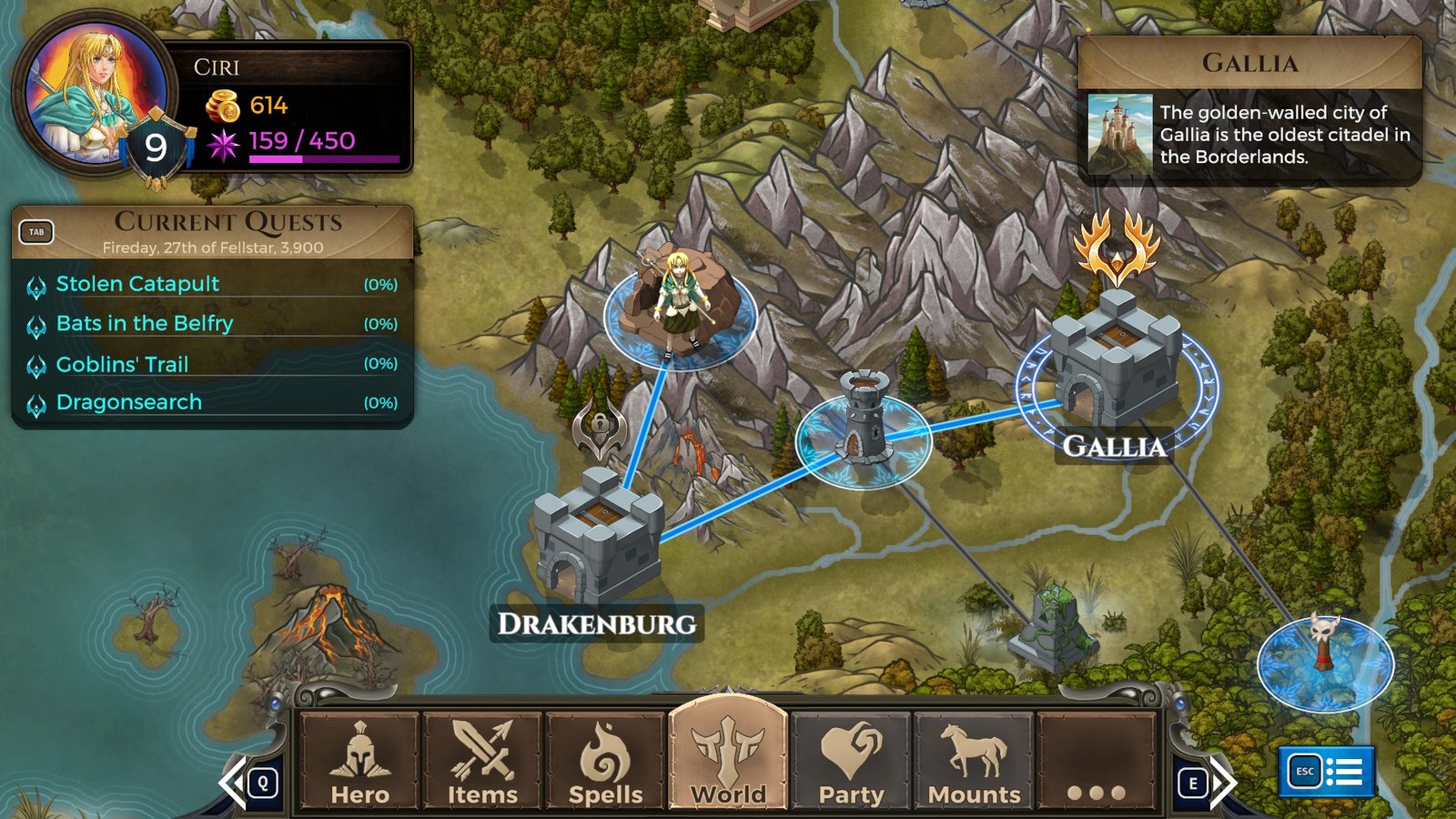Click the blue list menu button
Image resolution: width=1456 pixels, height=819 pixels.
pyautogui.click(x=1326, y=772)
